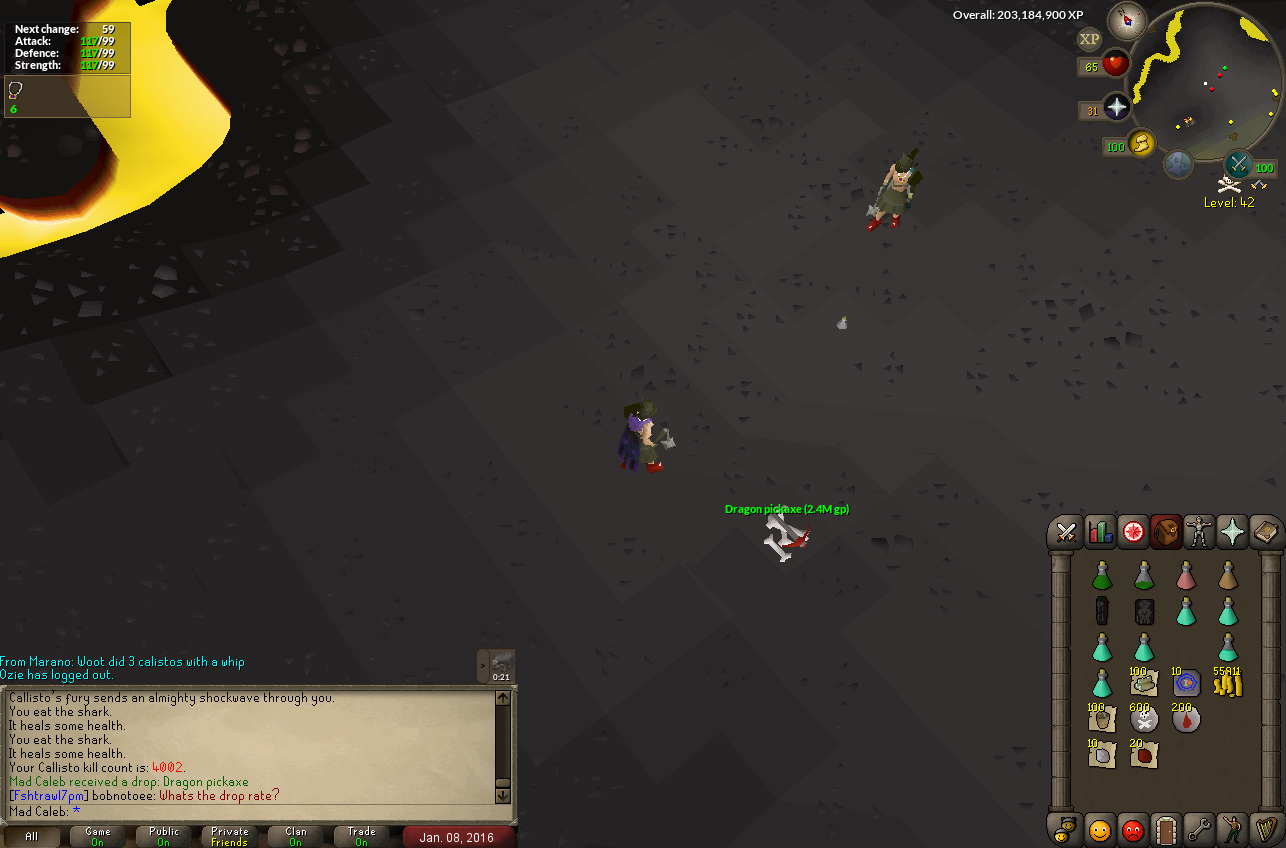1286x848 pixels.
Task: Activate quick prayers via prayer orb
Action: [1116, 108]
